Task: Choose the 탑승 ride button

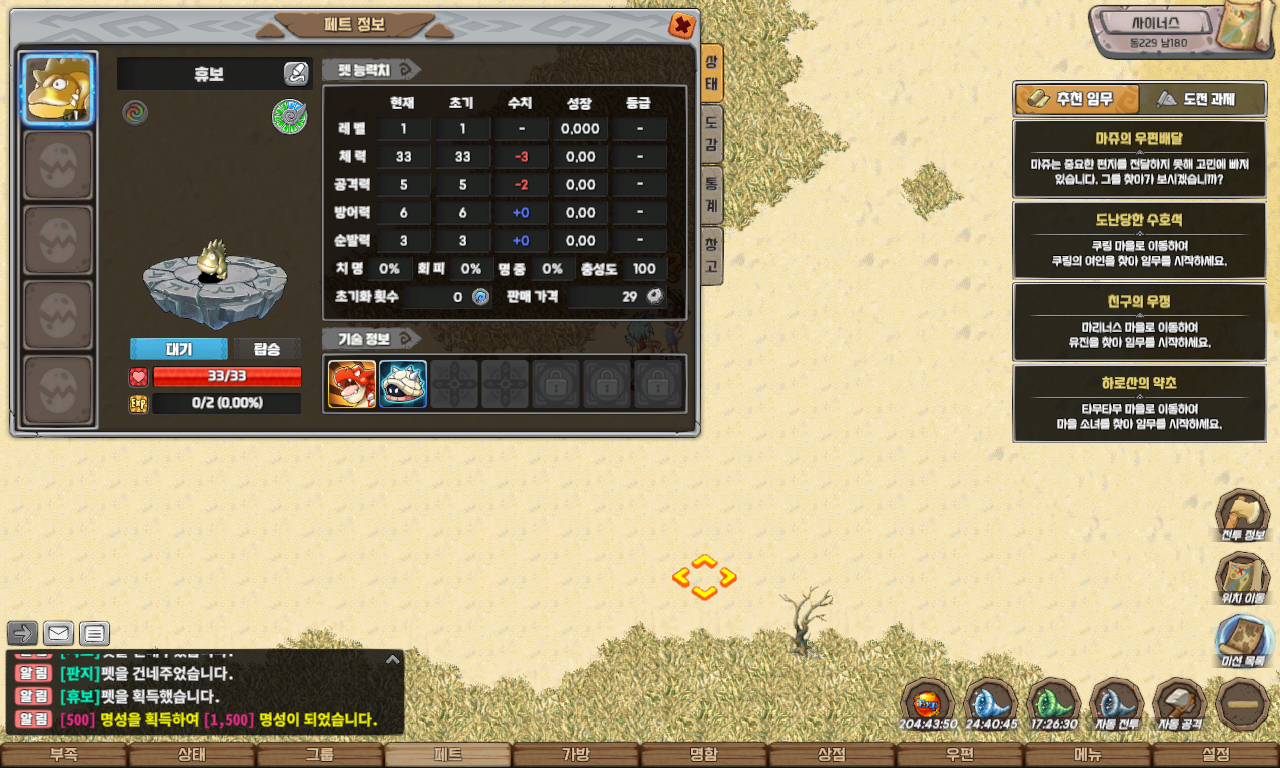Action: tap(267, 349)
